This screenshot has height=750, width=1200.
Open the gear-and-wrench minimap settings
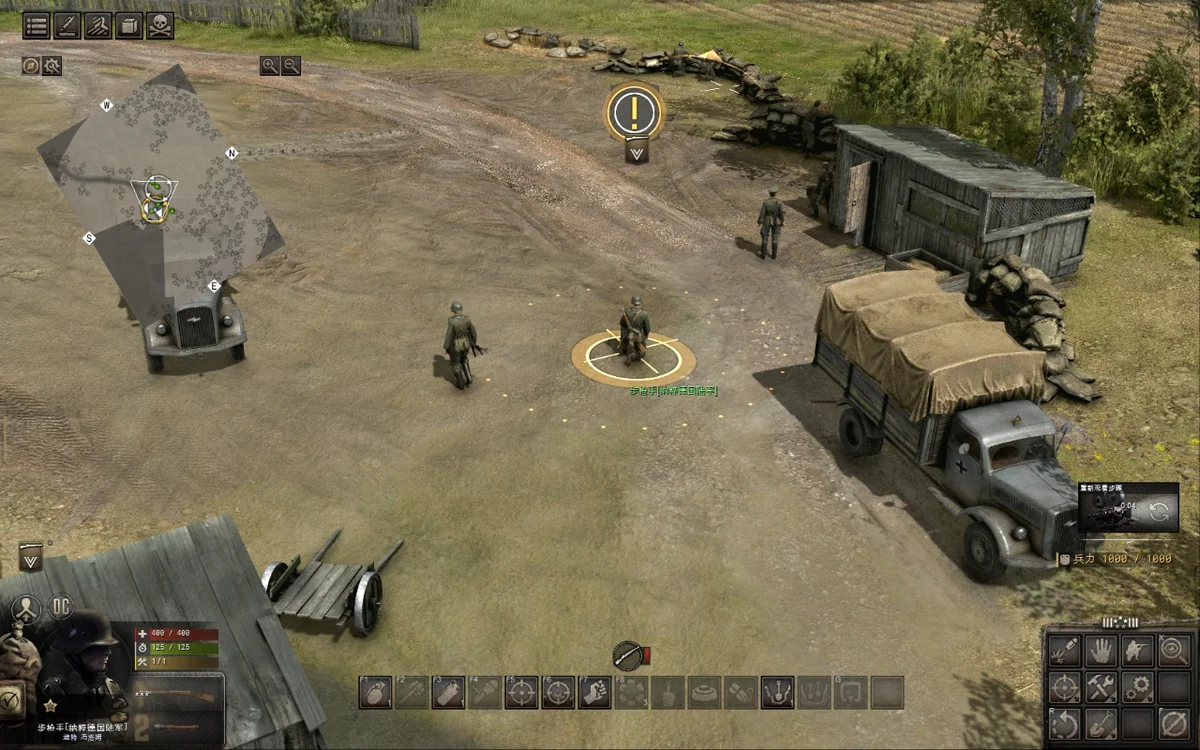51,66
